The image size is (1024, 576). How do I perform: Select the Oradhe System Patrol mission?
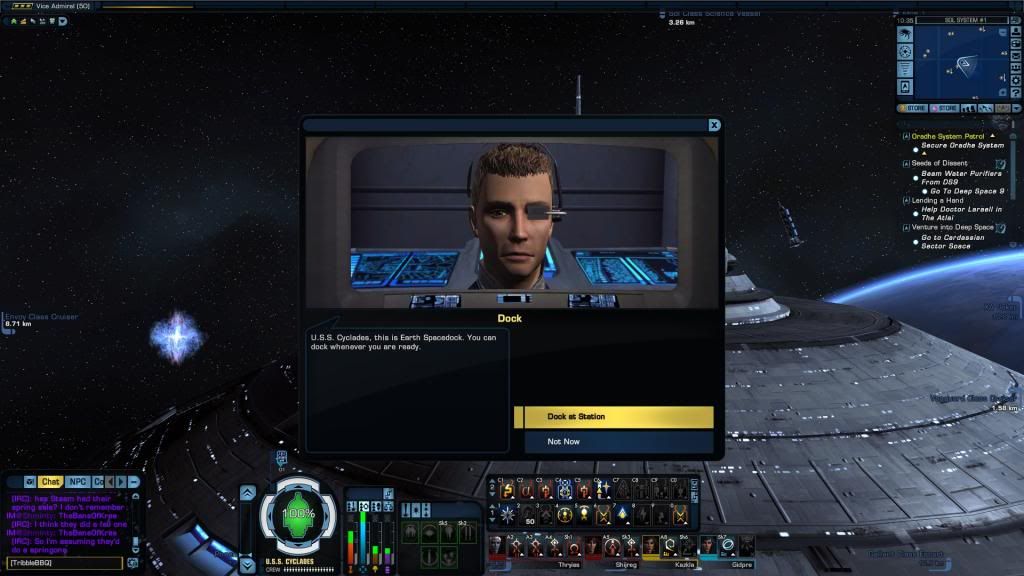(948, 136)
